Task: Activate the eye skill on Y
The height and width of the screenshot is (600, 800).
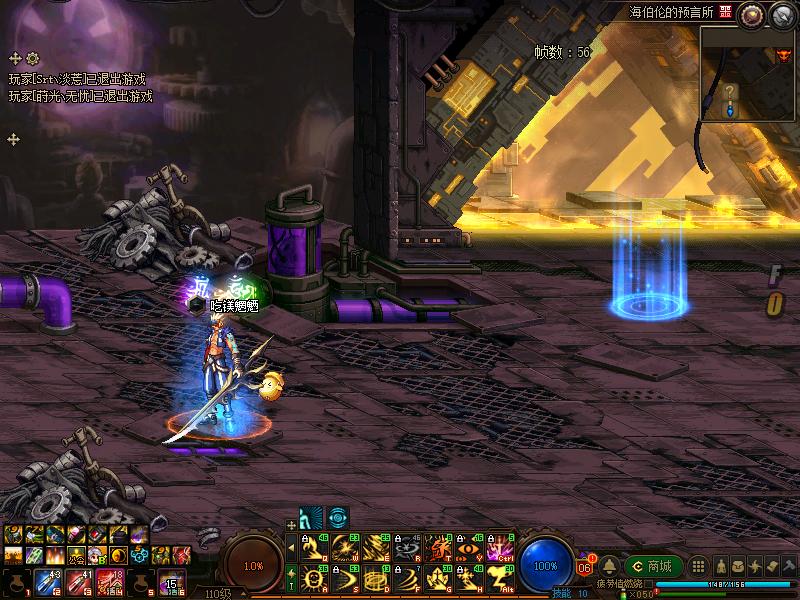Action: coord(468,548)
